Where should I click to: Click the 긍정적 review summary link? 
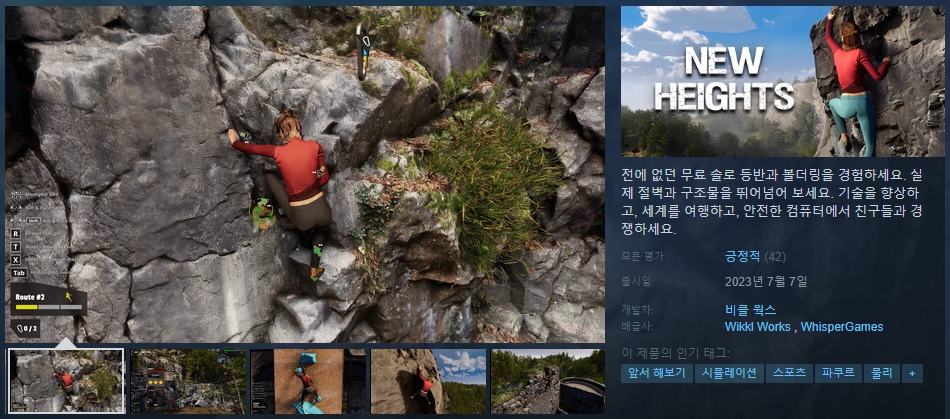(742, 257)
